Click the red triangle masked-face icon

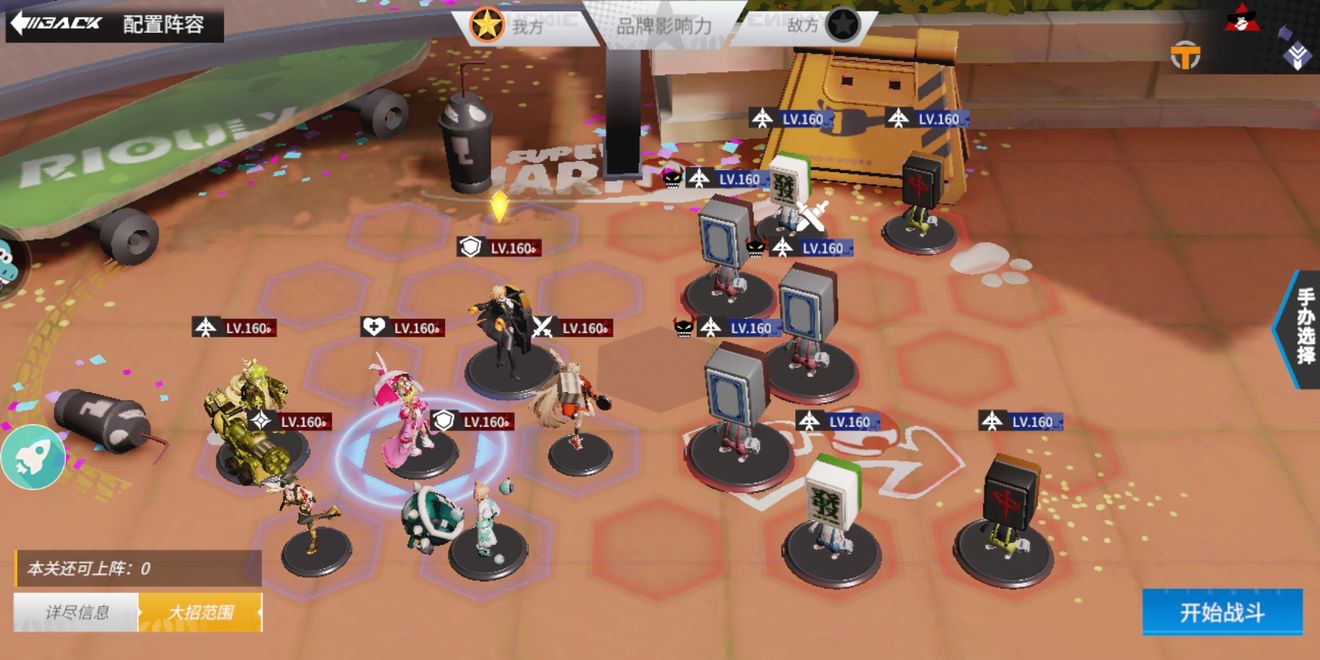point(1243,18)
